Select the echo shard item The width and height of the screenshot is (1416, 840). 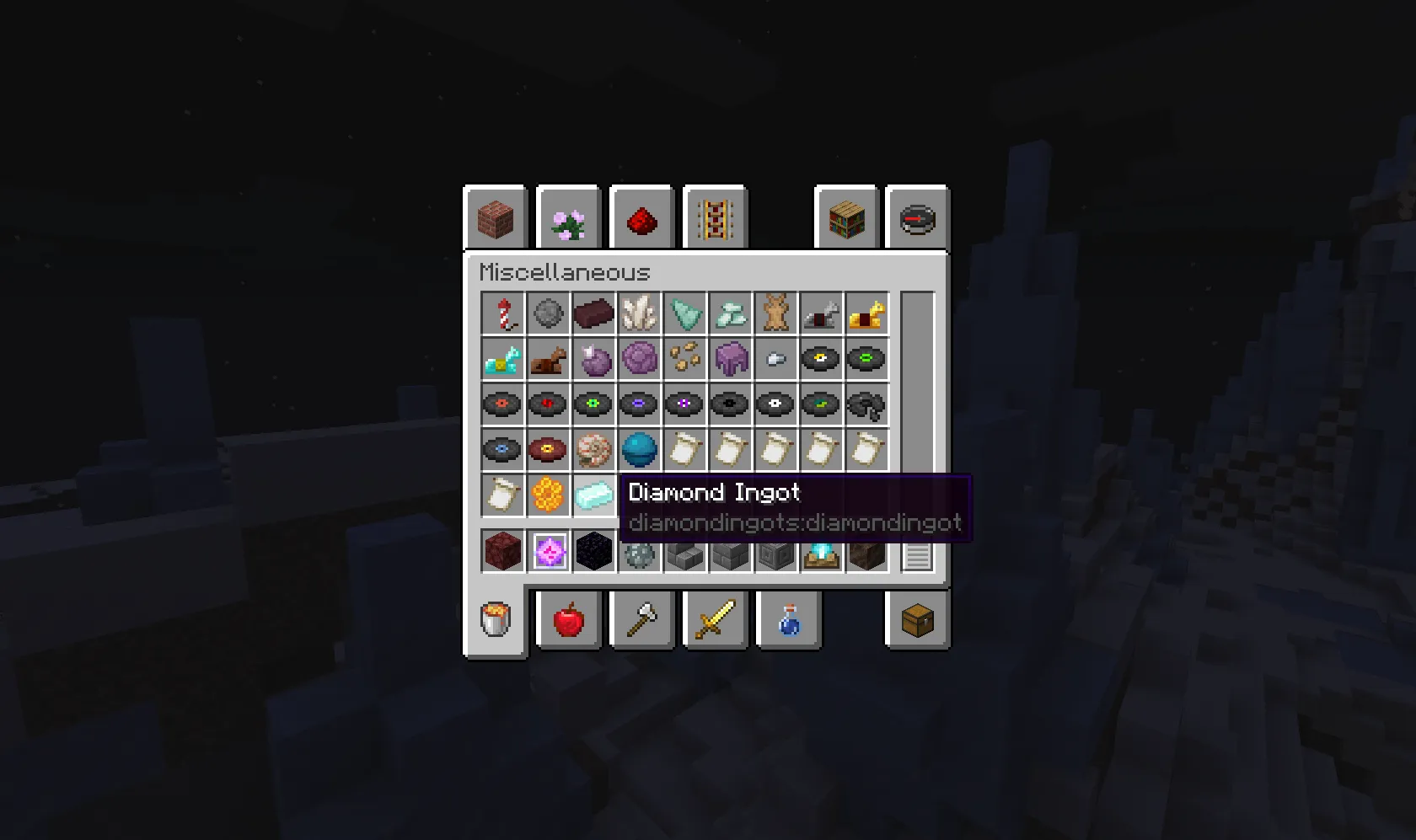pyautogui.click(x=685, y=313)
